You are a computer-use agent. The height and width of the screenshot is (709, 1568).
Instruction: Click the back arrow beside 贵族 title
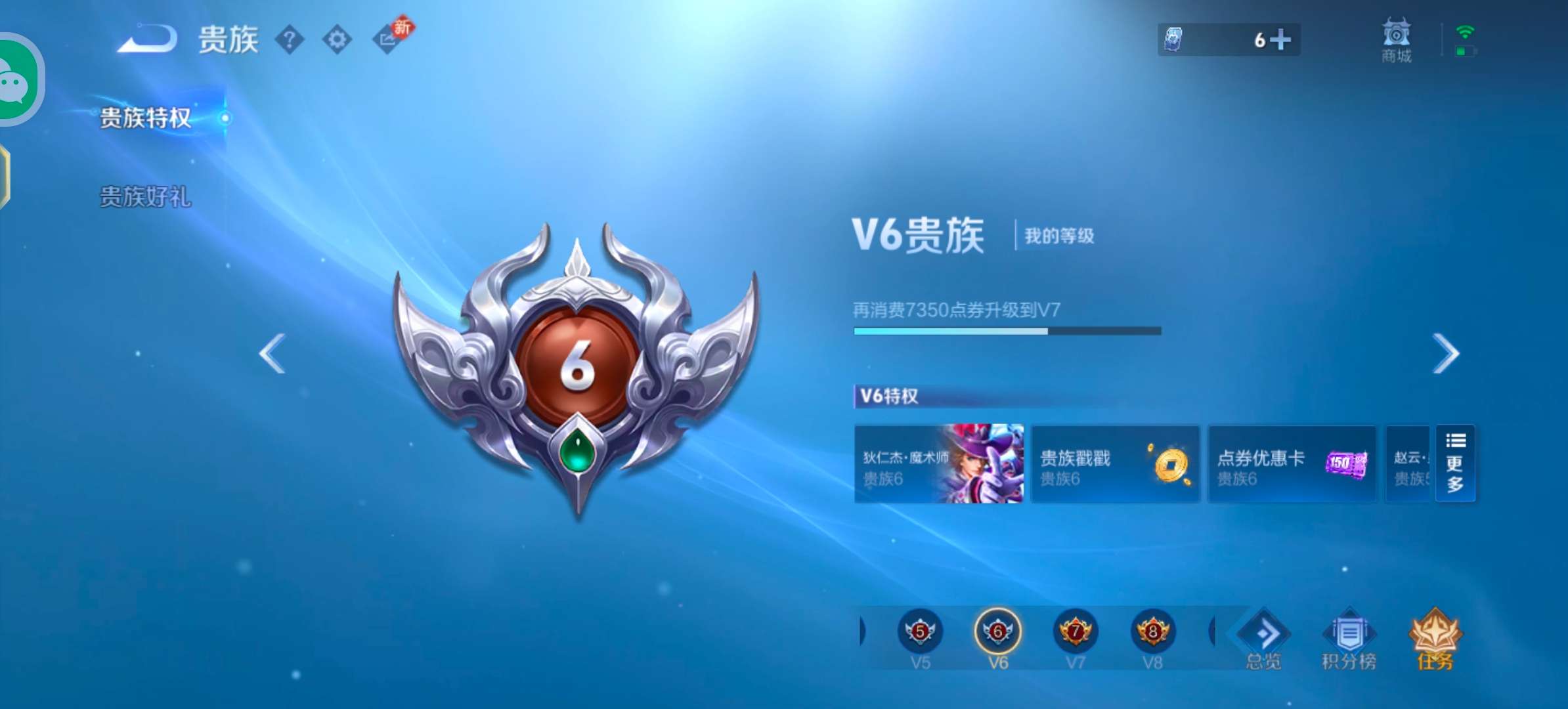[146, 39]
